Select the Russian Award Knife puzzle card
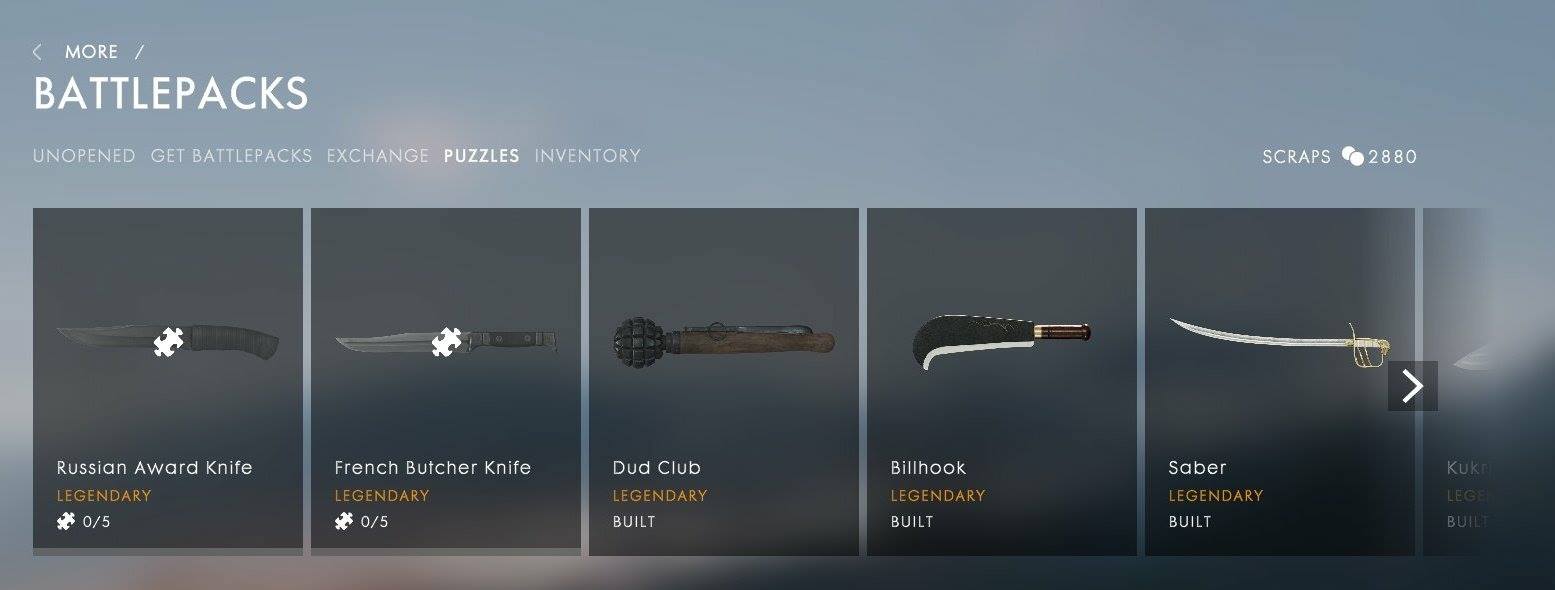This screenshot has width=1555, height=590. [168, 380]
